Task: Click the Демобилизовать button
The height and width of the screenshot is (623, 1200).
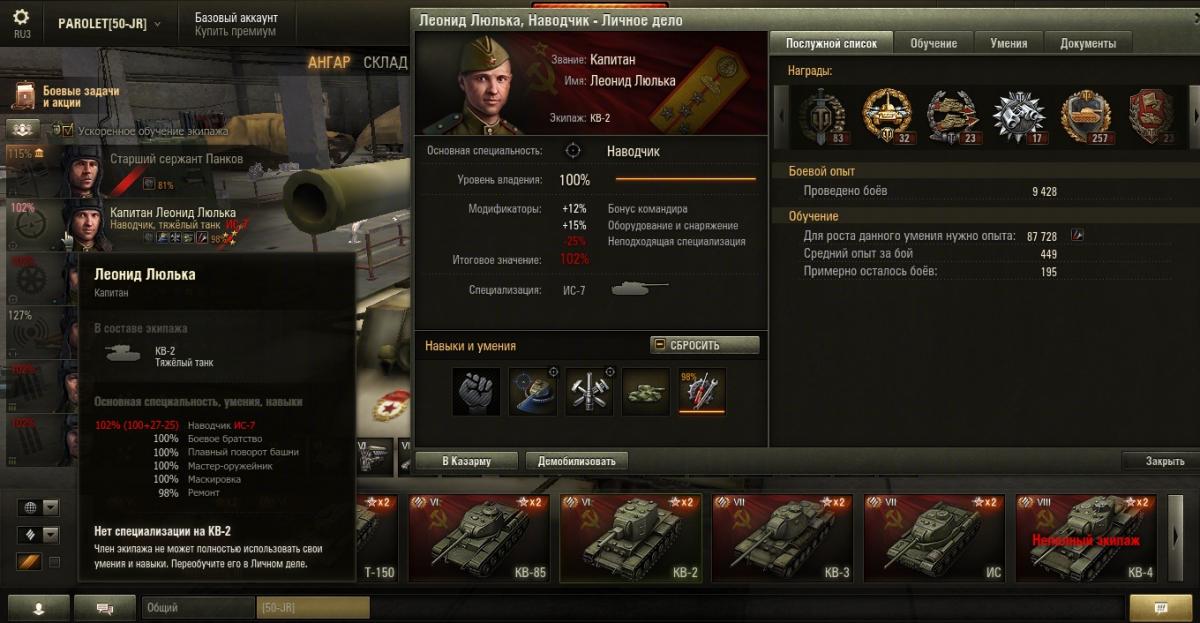Action: pyautogui.click(x=576, y=461)
